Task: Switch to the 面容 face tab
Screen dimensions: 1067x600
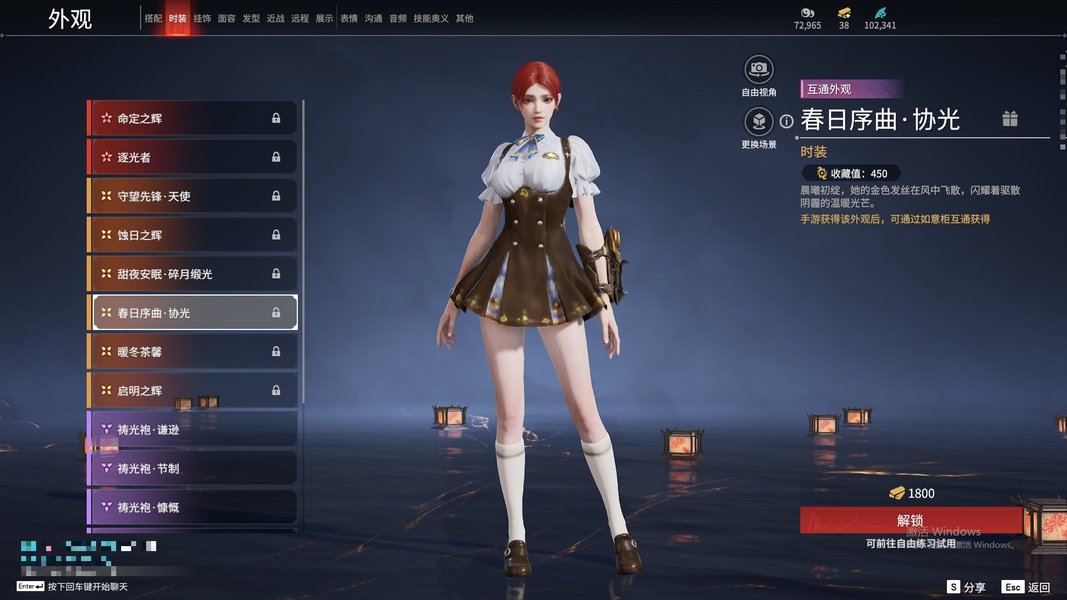Action: click(226, 19)
